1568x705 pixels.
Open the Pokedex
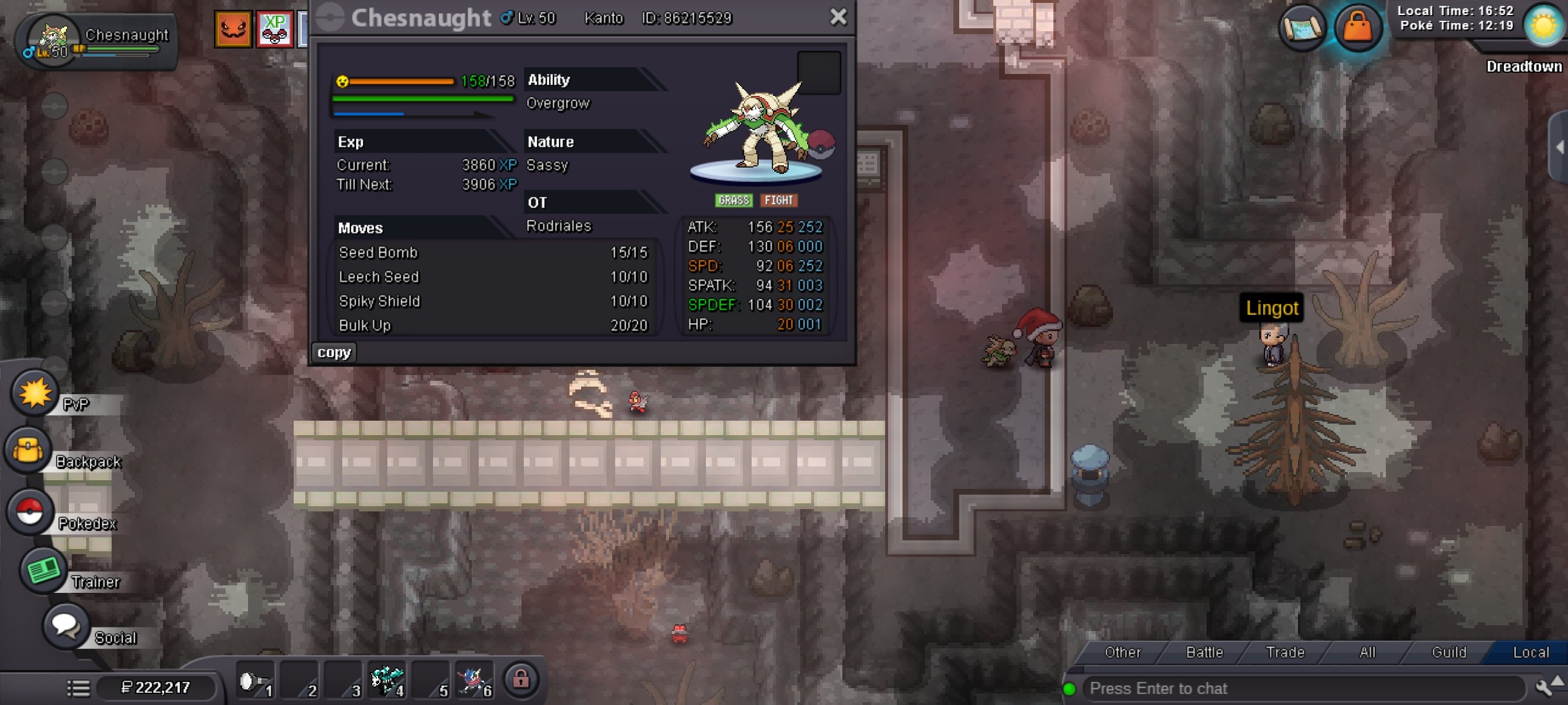click(x=29, y=511)
